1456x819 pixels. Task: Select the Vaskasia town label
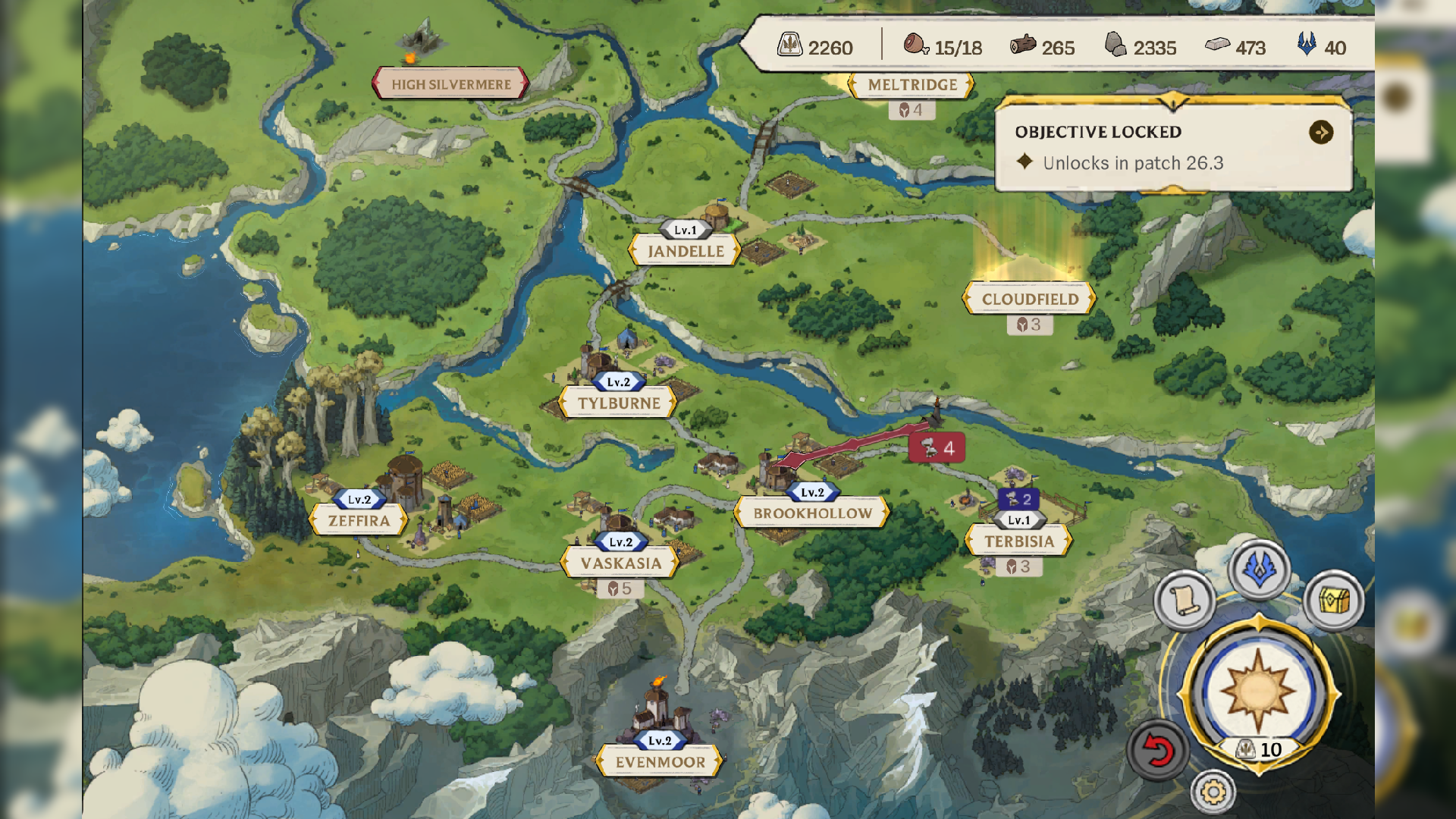(x=620, y=563)
